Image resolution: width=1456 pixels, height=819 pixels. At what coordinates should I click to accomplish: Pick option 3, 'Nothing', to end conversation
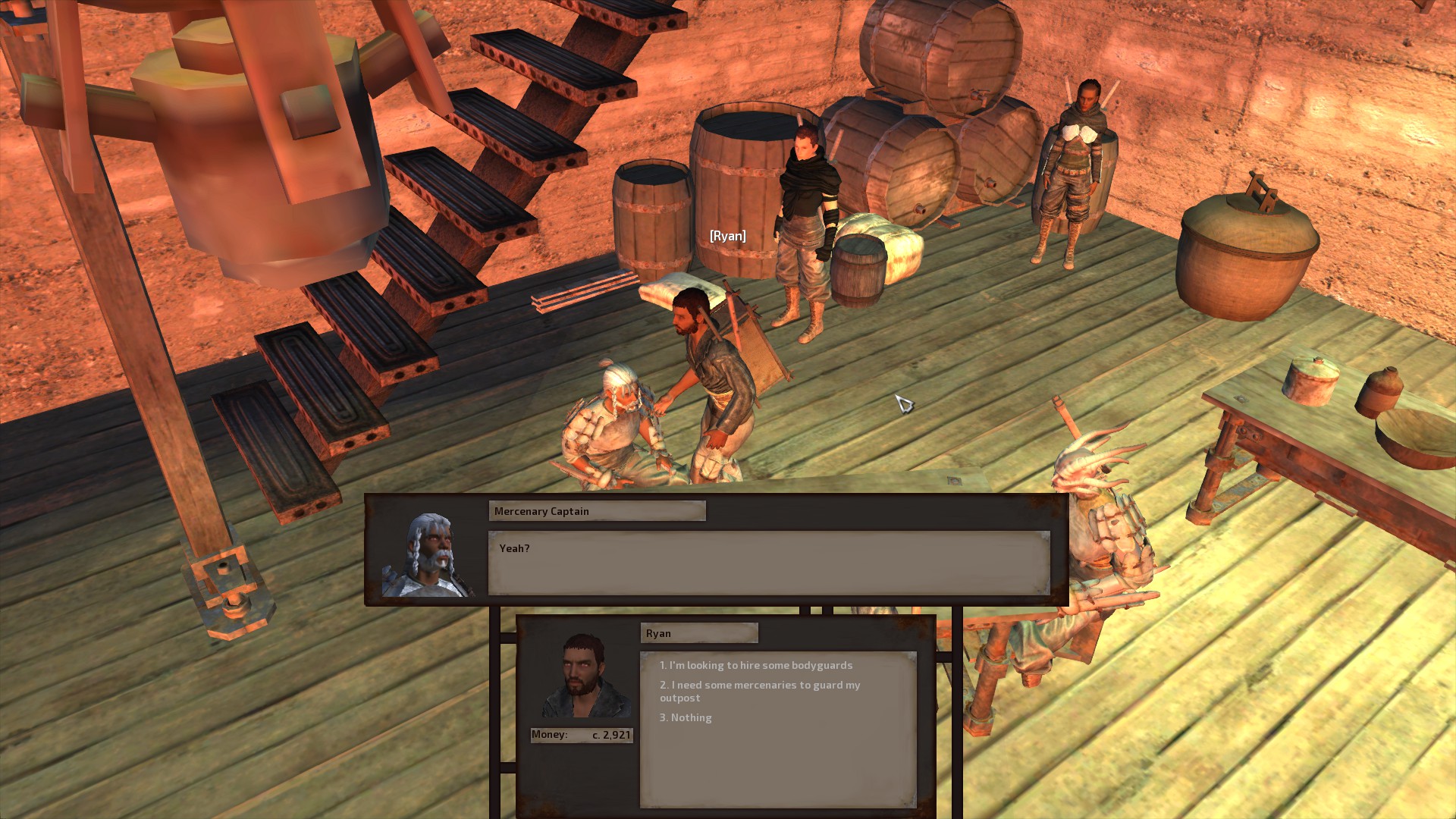pyautogui.click(x=687, y=717)
